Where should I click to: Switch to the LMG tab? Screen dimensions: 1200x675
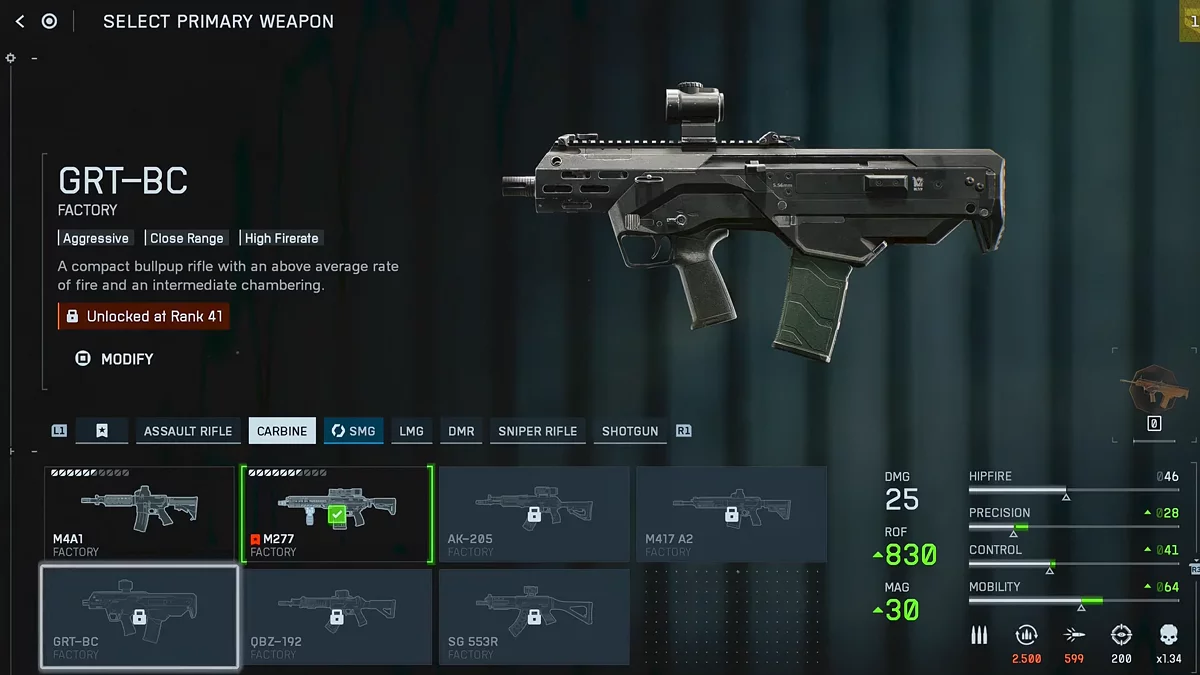pos(411,431)
